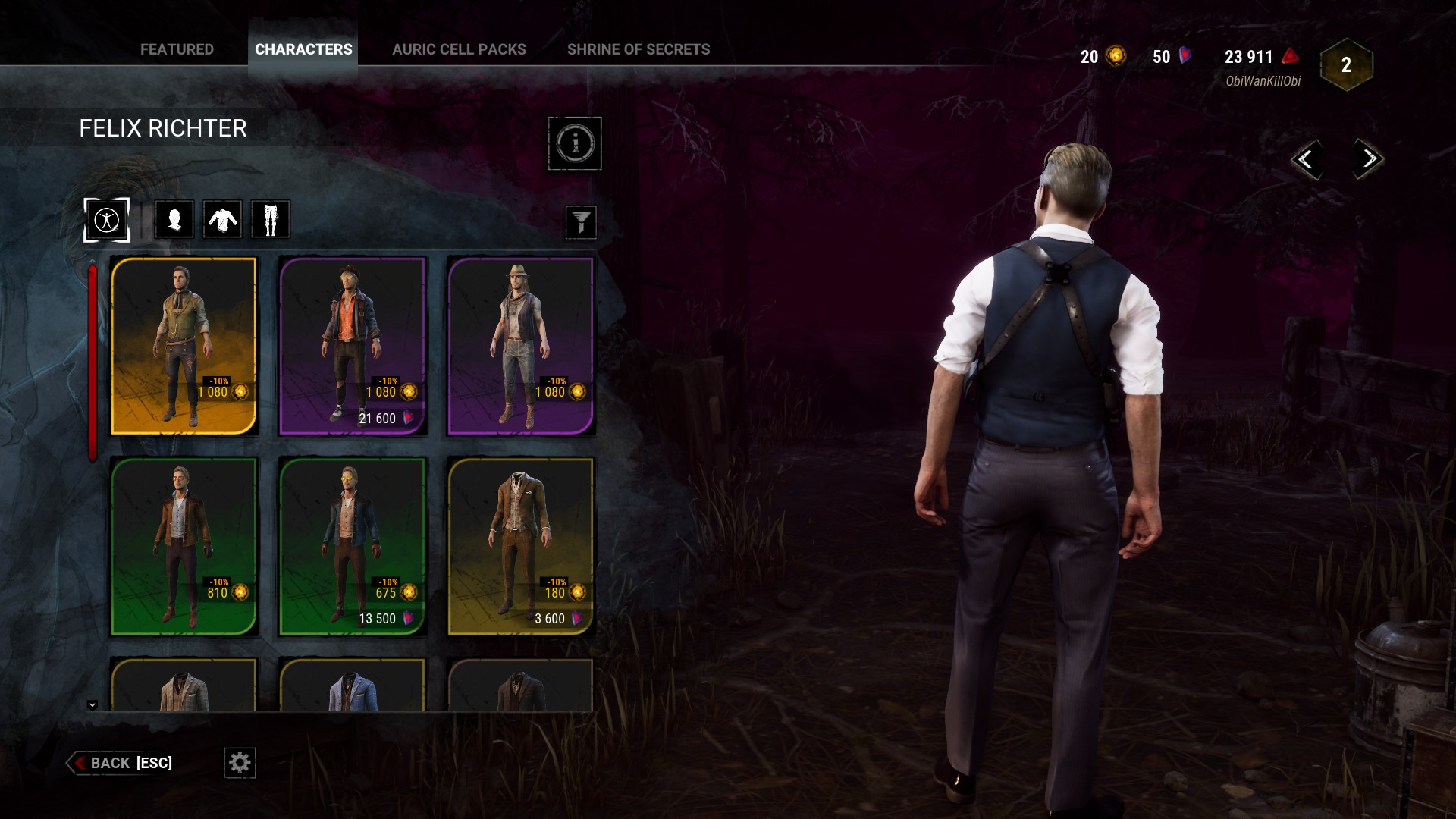The image size is (1456, 819).
Task: Switch to the Featured tab
Action: (x=177, y=49)
